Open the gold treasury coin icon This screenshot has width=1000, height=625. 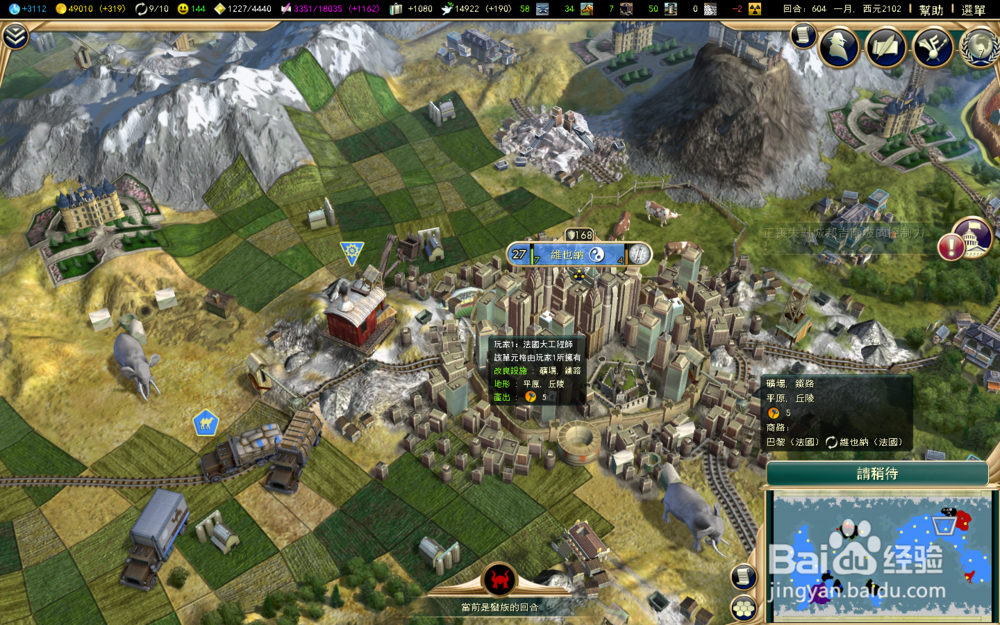click(x=61, y=9)
